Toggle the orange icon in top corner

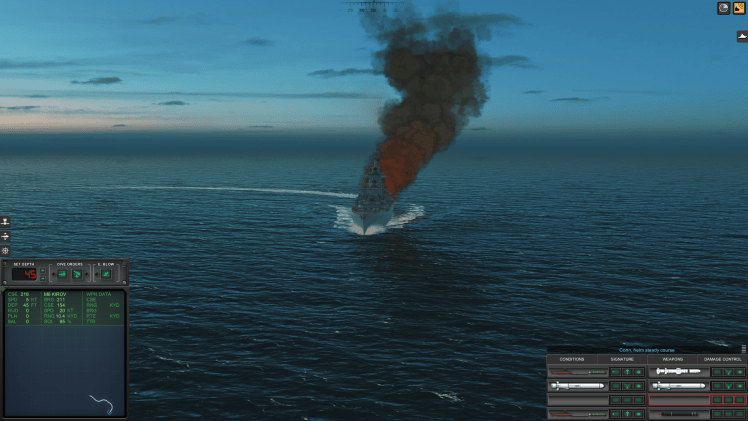click(739, 8)
